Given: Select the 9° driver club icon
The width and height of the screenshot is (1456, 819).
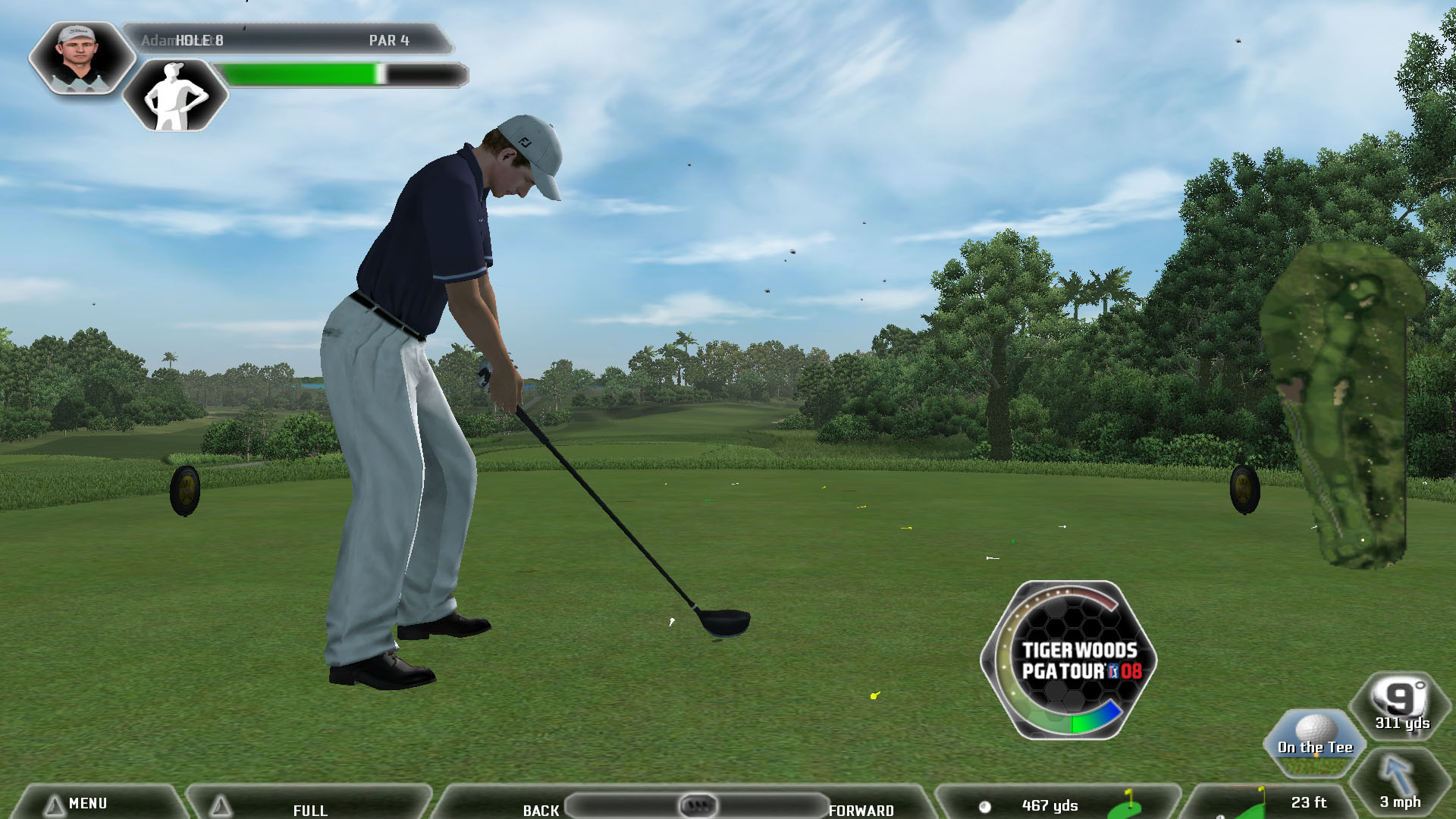Looking at the screenshot, I should pos(1401,705).
